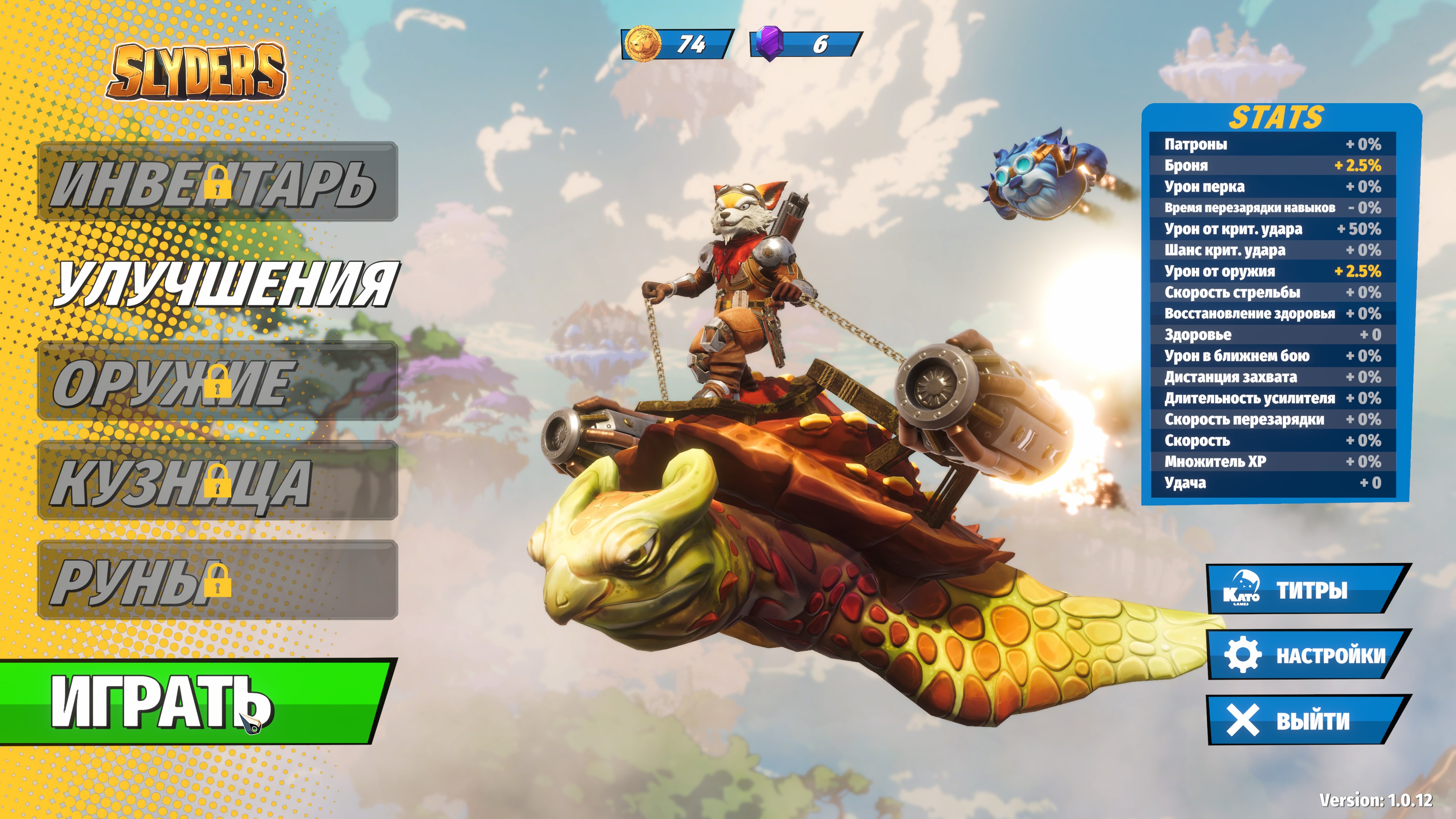Start the game with the ИГРАТЬ button
This screenshot has width=1456, height=819.
192,701
